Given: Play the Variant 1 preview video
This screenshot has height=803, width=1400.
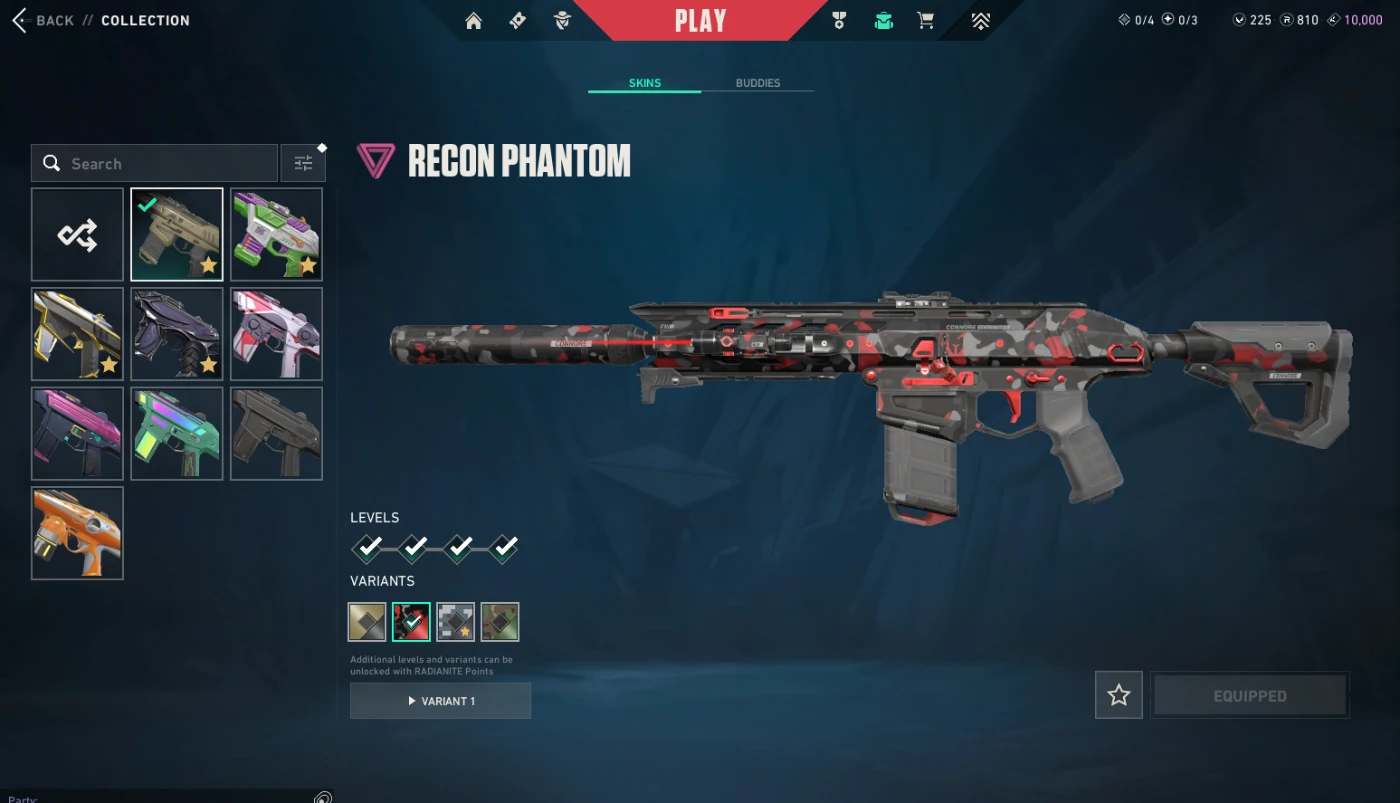Looking at the screenshot, I should pyautogui.click(x=440, y=701).
